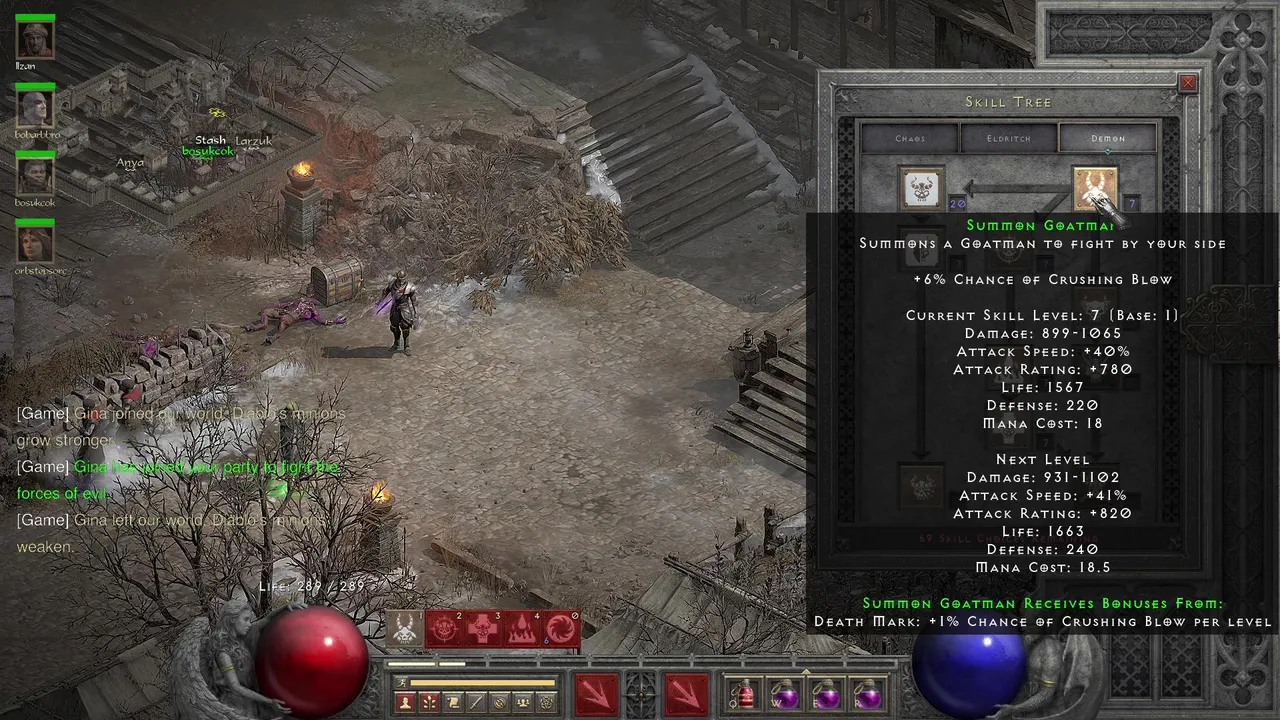
Task: Use the flame hotbar skill numbered 4
Action: (x=521, y=629)
